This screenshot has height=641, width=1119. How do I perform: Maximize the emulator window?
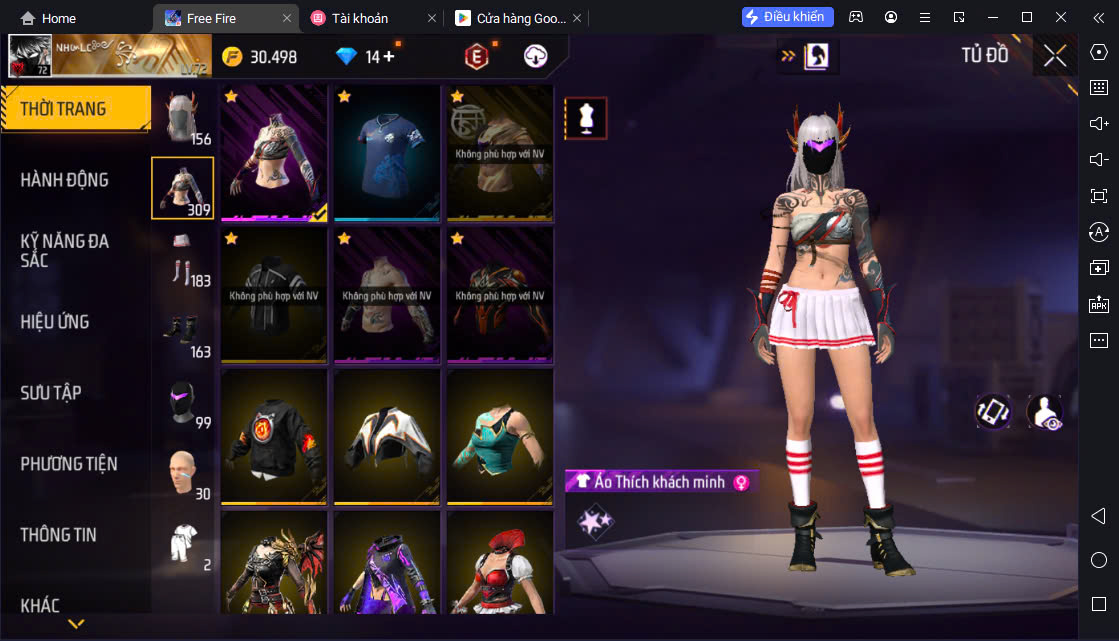(1026, 17)
